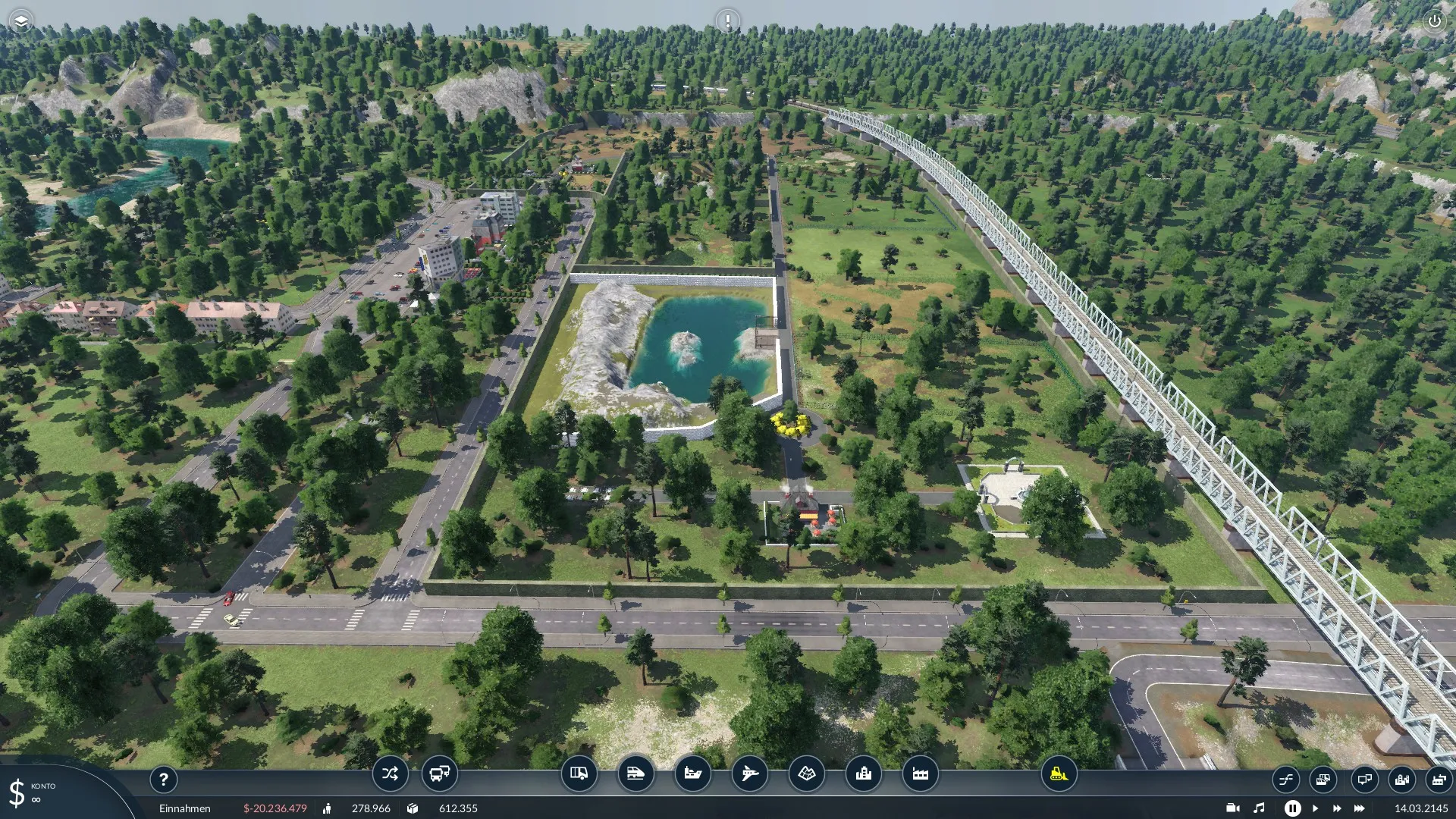Viewport: 1456px width, 819px height.
Task: Pause the game simulation
Action: coord(1292,808)
